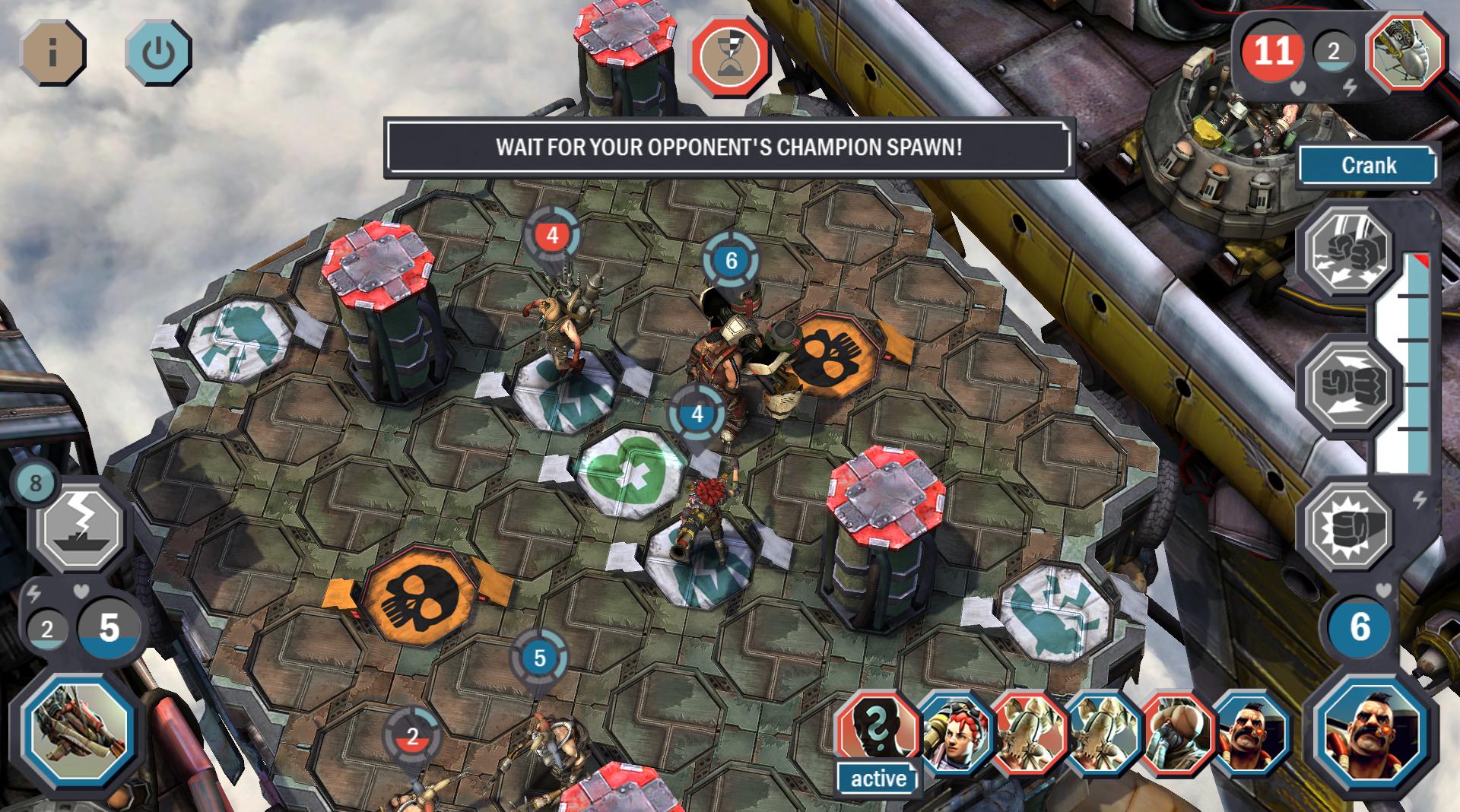Click the small mustached man turn-order portrait

[1251, 734]
